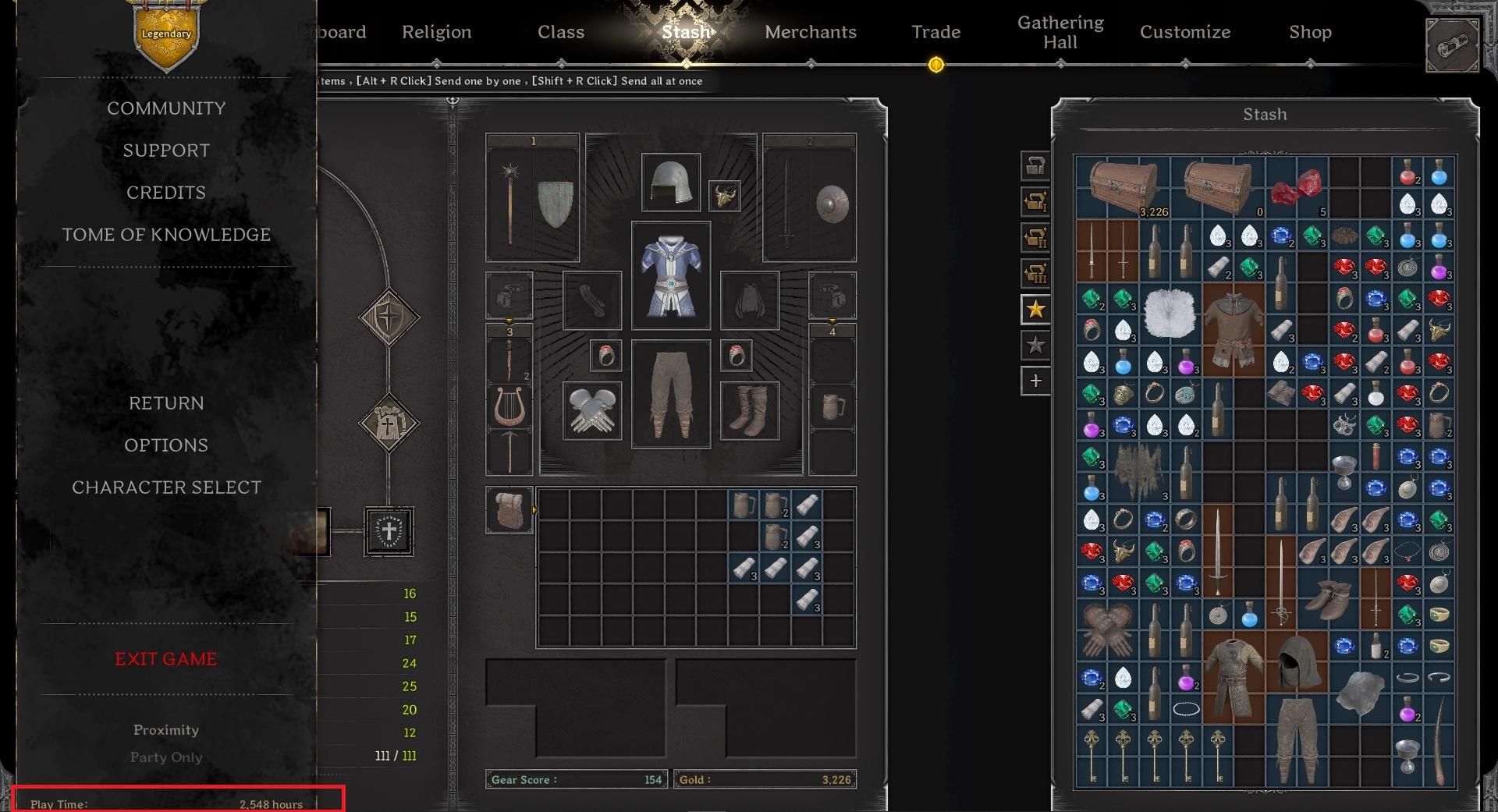Select the gold star stash tab

point(1035,310)
